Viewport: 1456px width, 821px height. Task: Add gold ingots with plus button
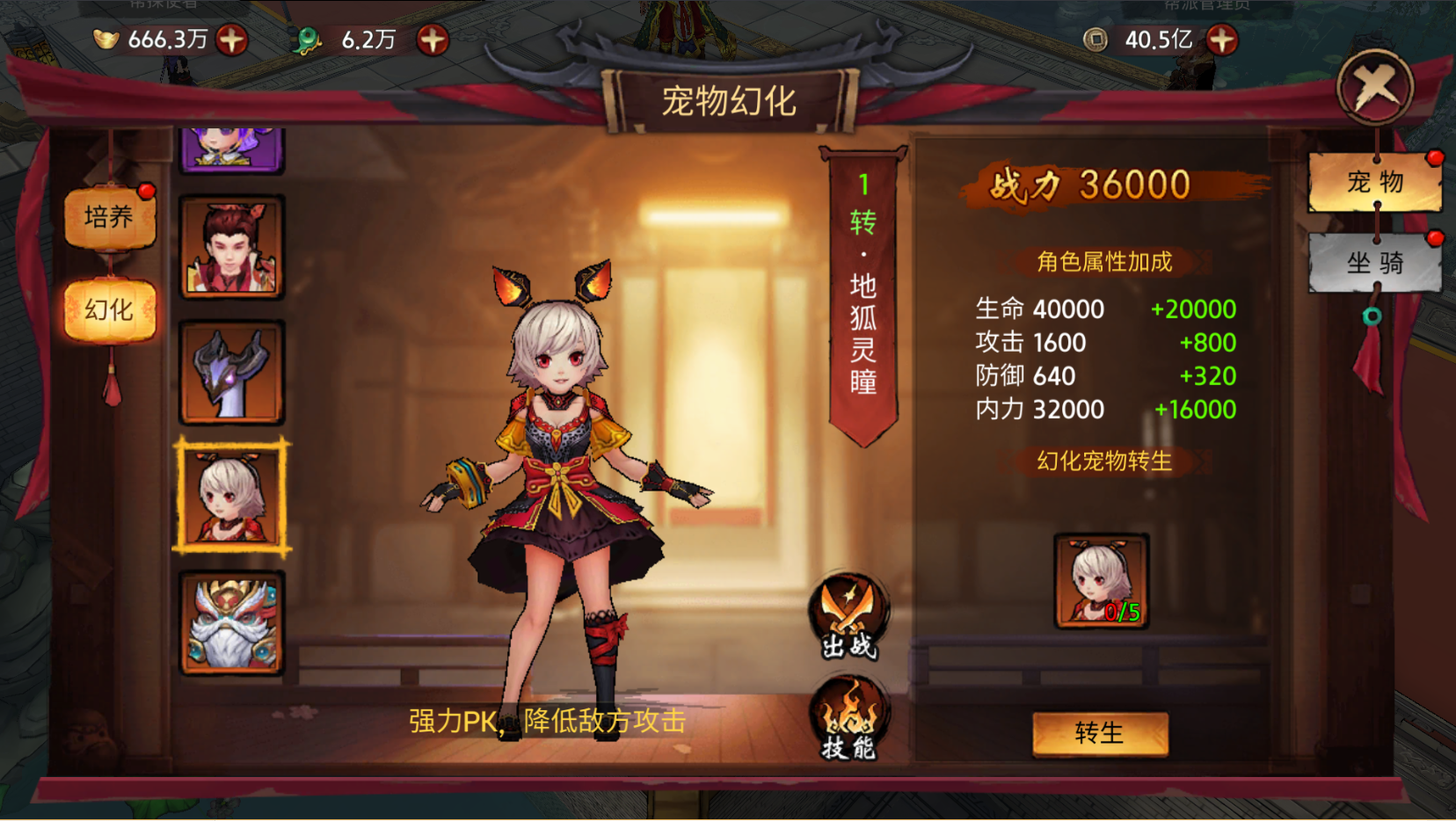232,40
